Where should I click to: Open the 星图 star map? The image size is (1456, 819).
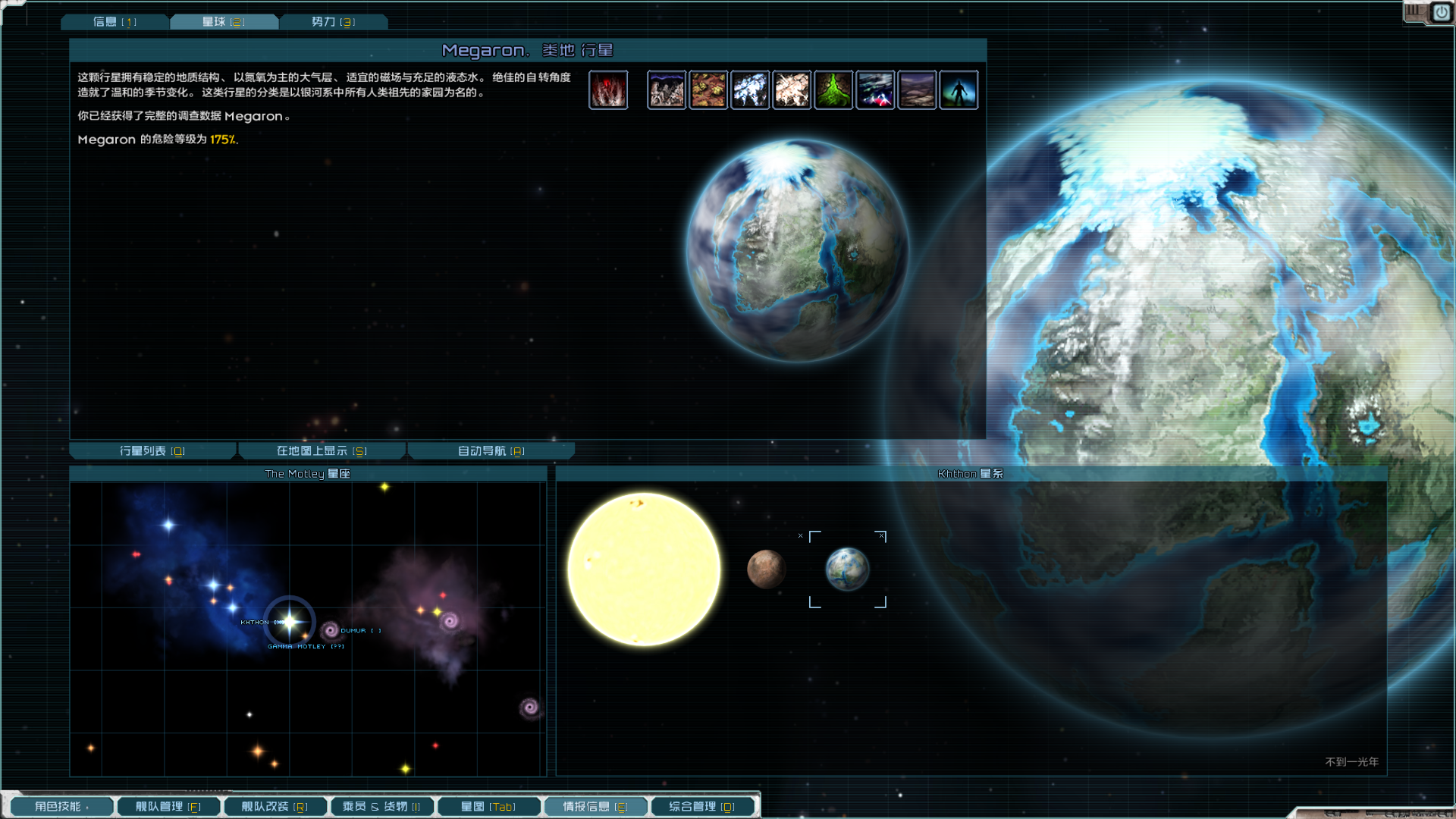(x=488, y=807)
